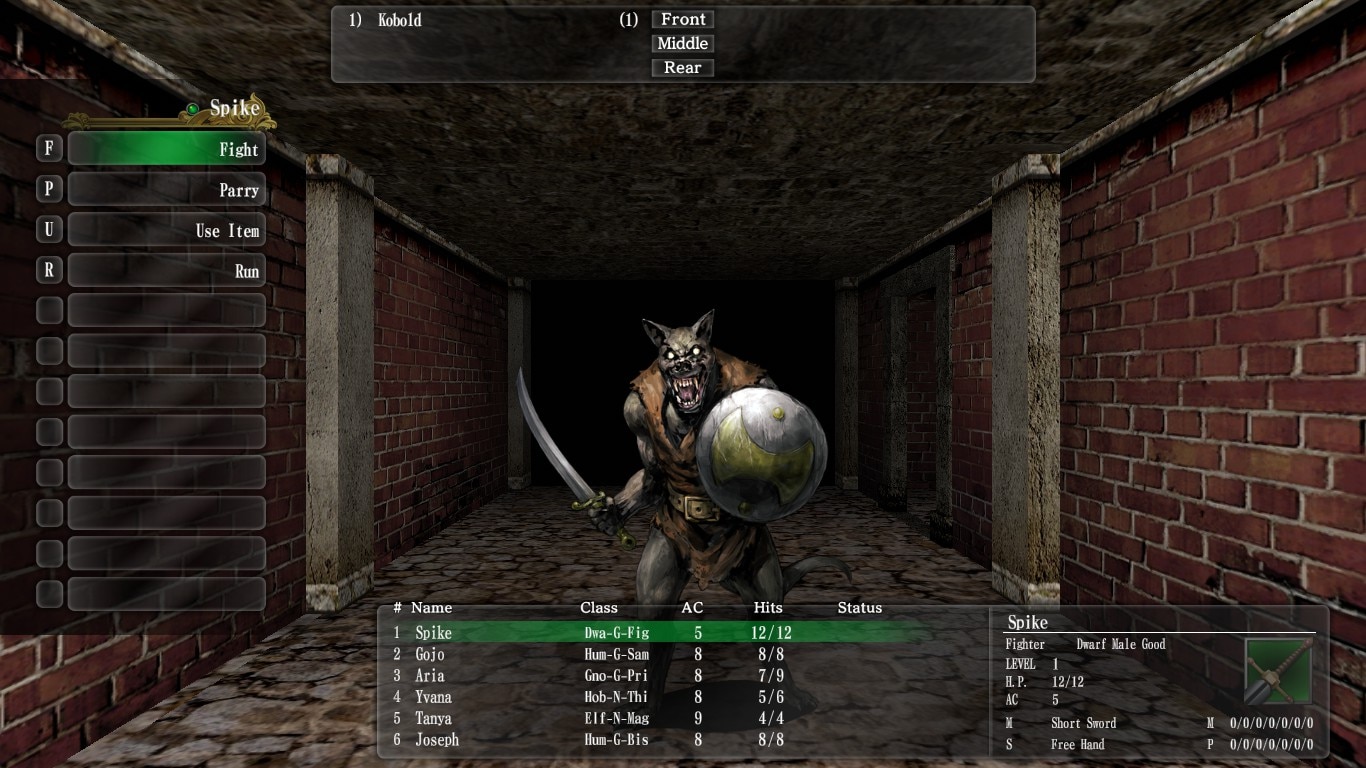Select Yvana in the party list
The height and width of the screenshot is (768, 1366).
(x=433, y=697)
